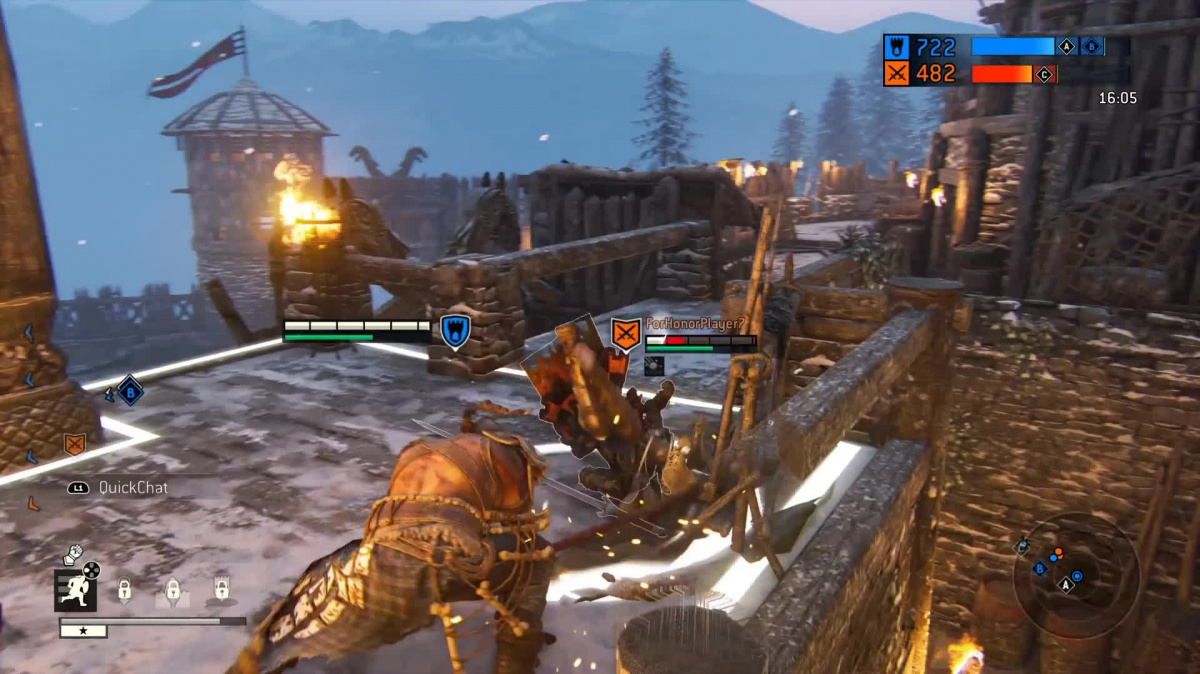This screenshot has width=1200, height=674.
Task: Select zone B marker on the minimap
Action: pos(1039,569)
